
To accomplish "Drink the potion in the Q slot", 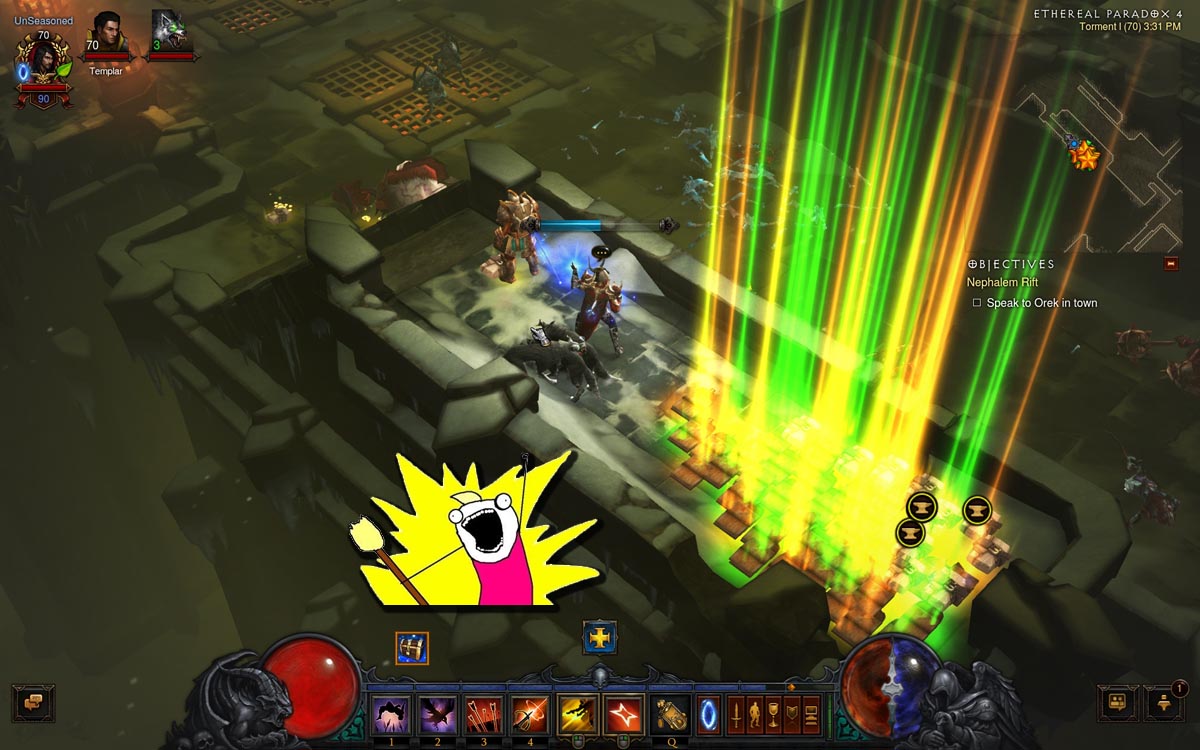I will click(x=668, y=714).
